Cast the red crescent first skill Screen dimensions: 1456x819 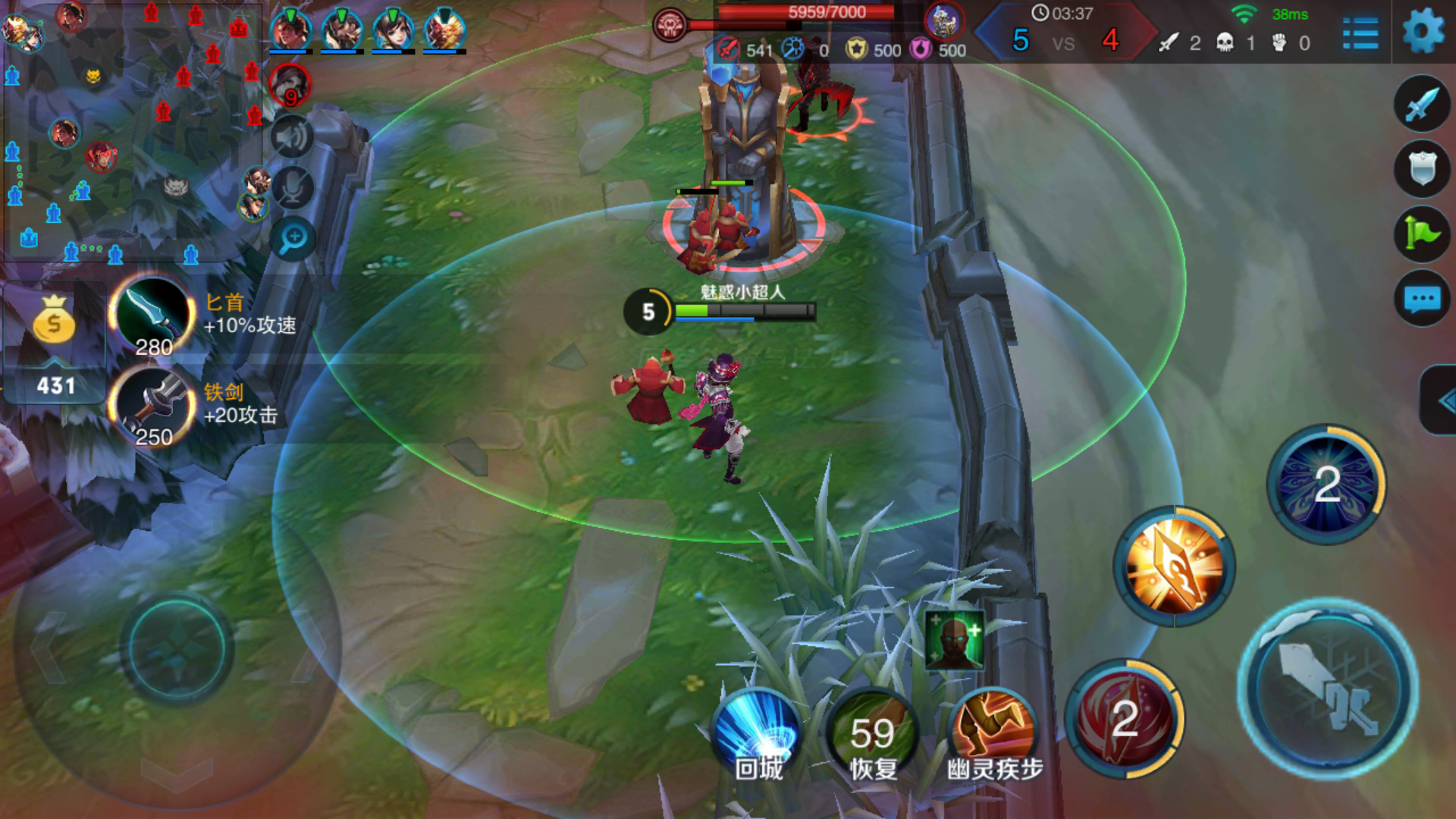pyautogui.click(x=1124, y=718)
